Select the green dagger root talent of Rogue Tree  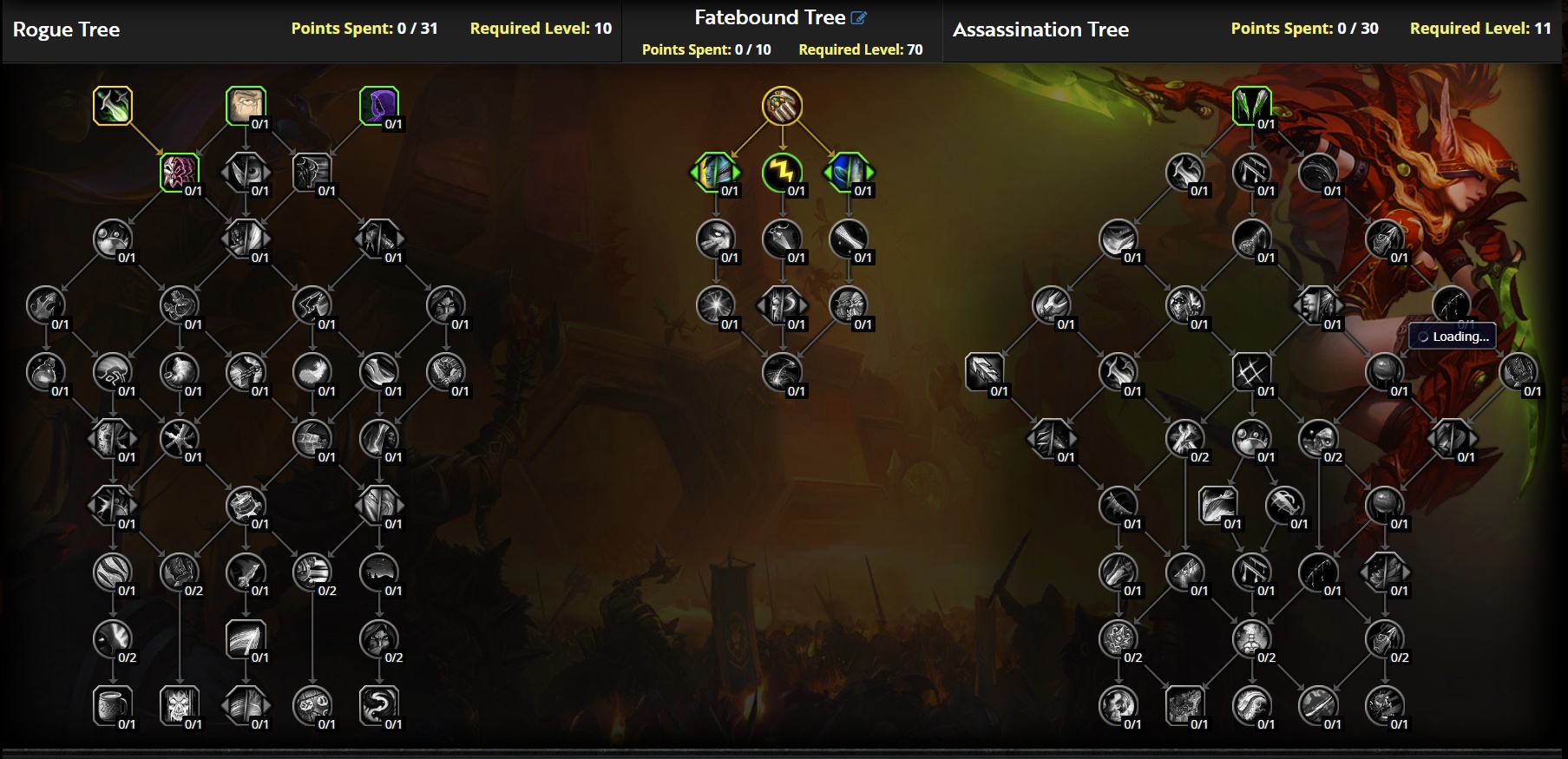(112, 107)
